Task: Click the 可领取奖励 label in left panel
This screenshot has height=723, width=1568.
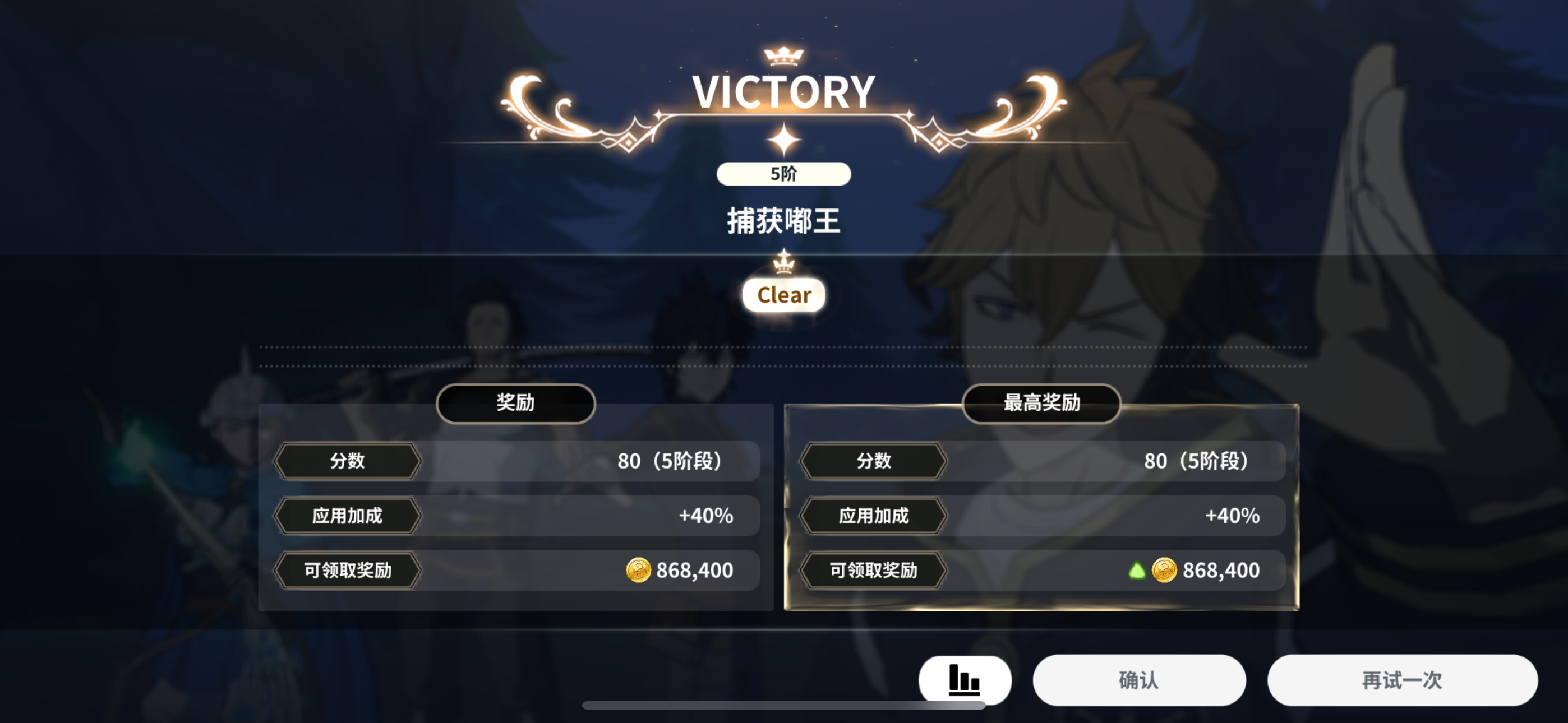Action: (346, 570)
